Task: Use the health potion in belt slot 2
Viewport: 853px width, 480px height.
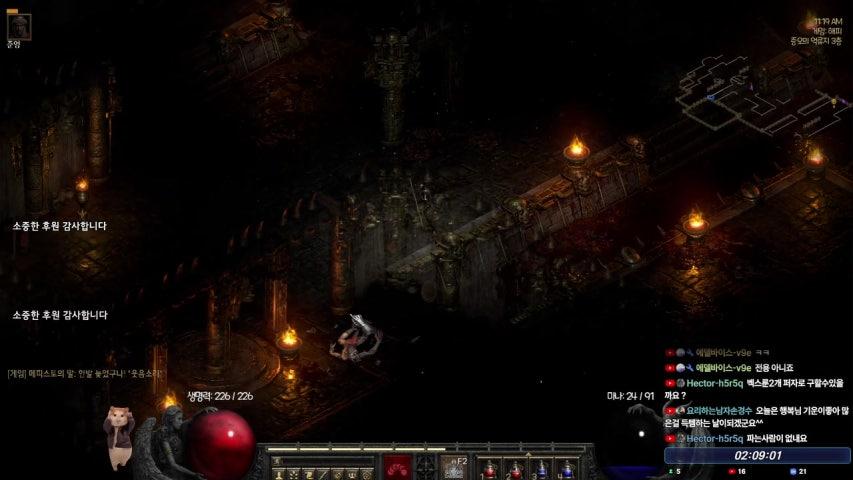Action: (x=515, y=468)
